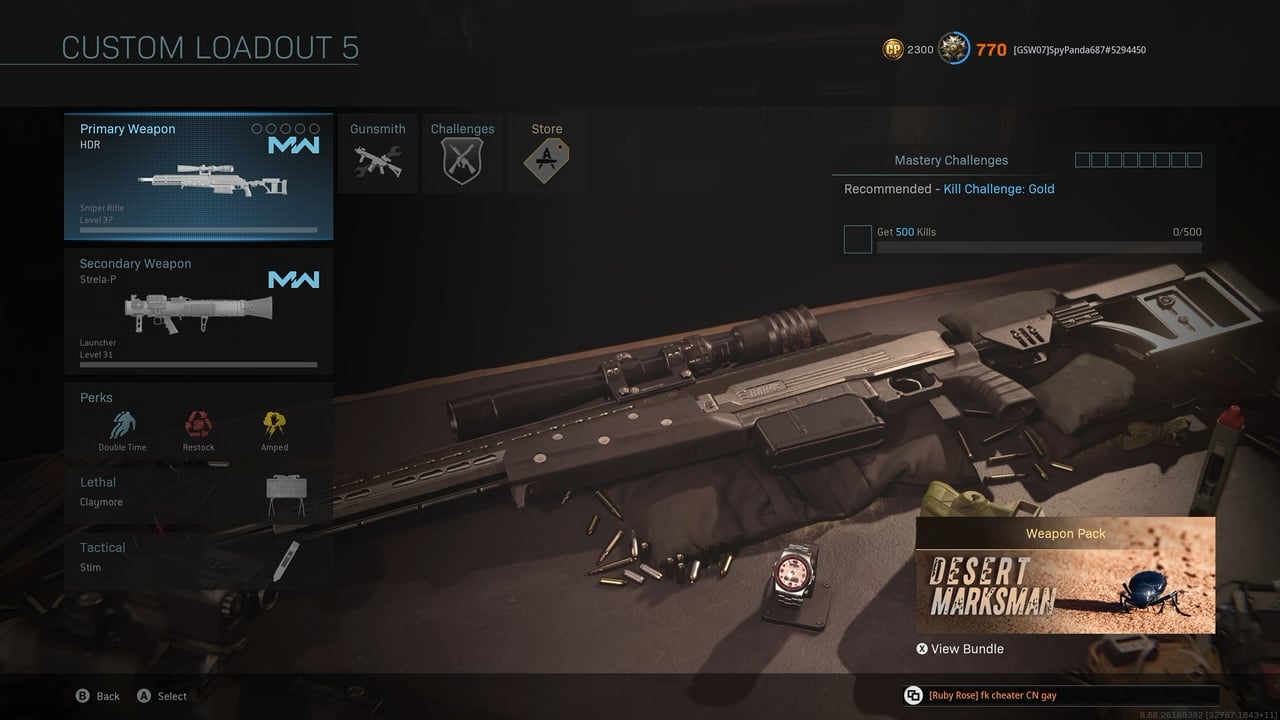
Task: Open the Gunsmith customization
Action: tap(378, 153)
